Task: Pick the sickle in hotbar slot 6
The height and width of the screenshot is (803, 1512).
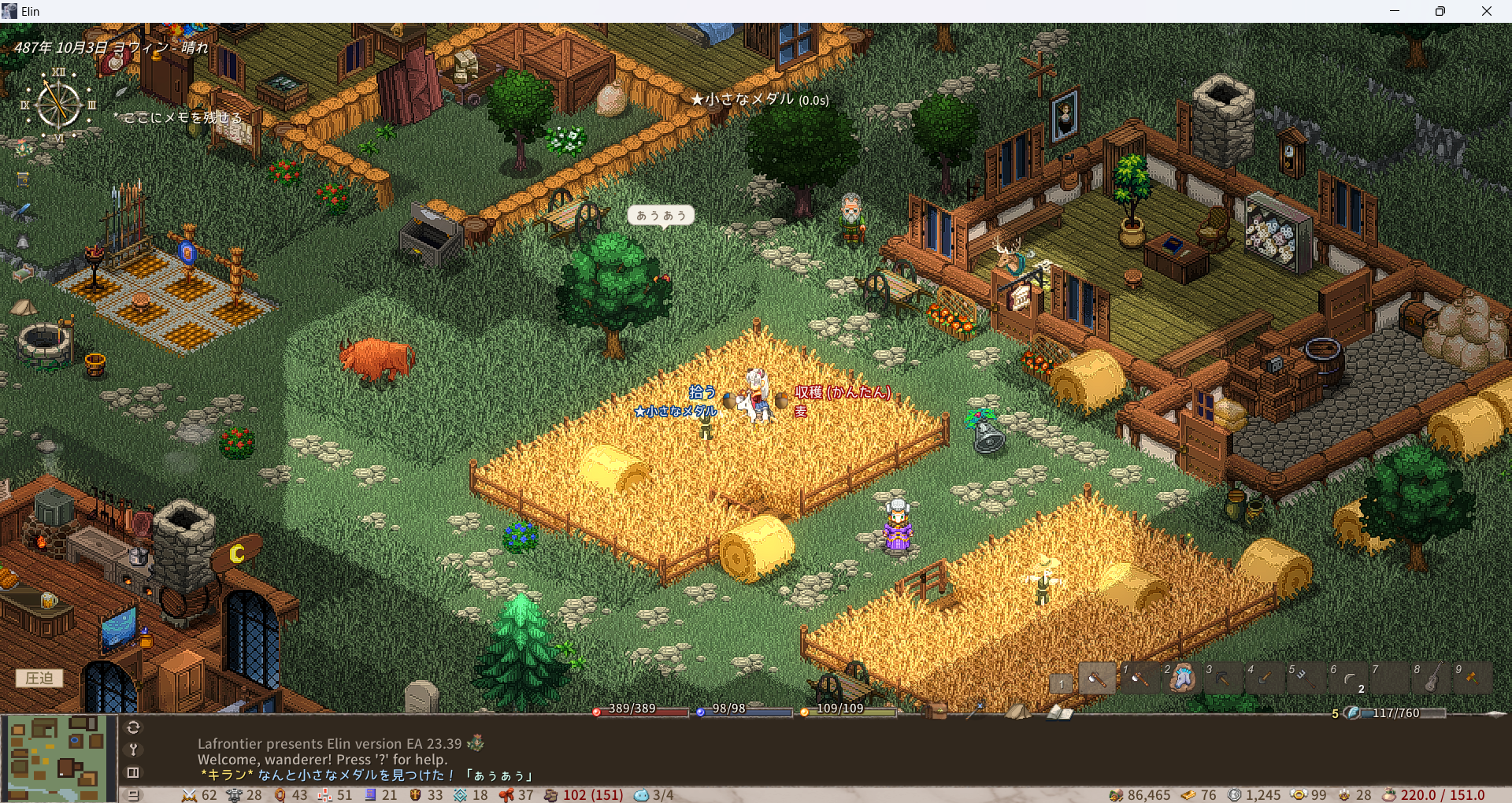Action: 1347,678
